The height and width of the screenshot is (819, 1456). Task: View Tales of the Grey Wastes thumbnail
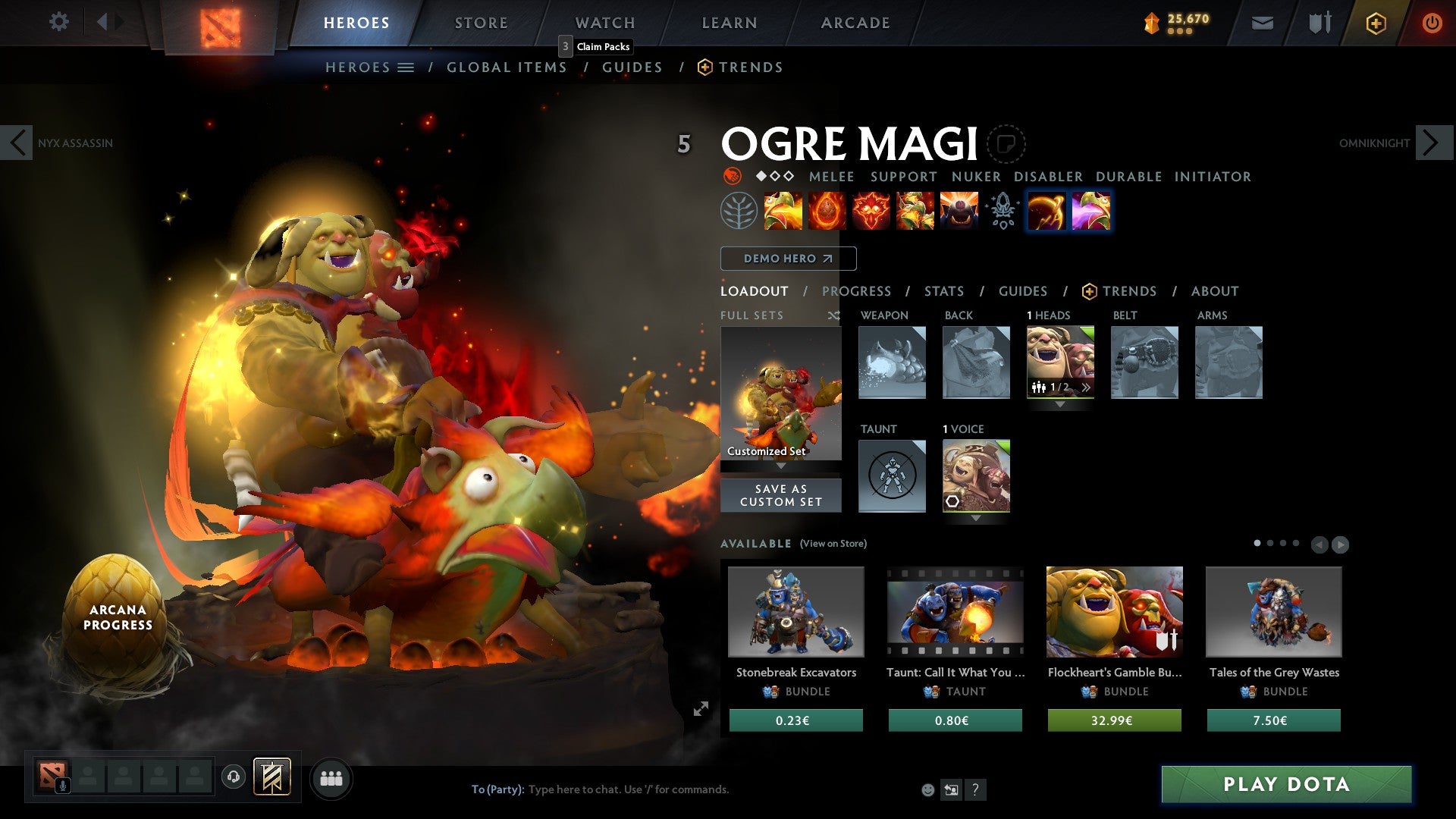[x=1273, y=611]
